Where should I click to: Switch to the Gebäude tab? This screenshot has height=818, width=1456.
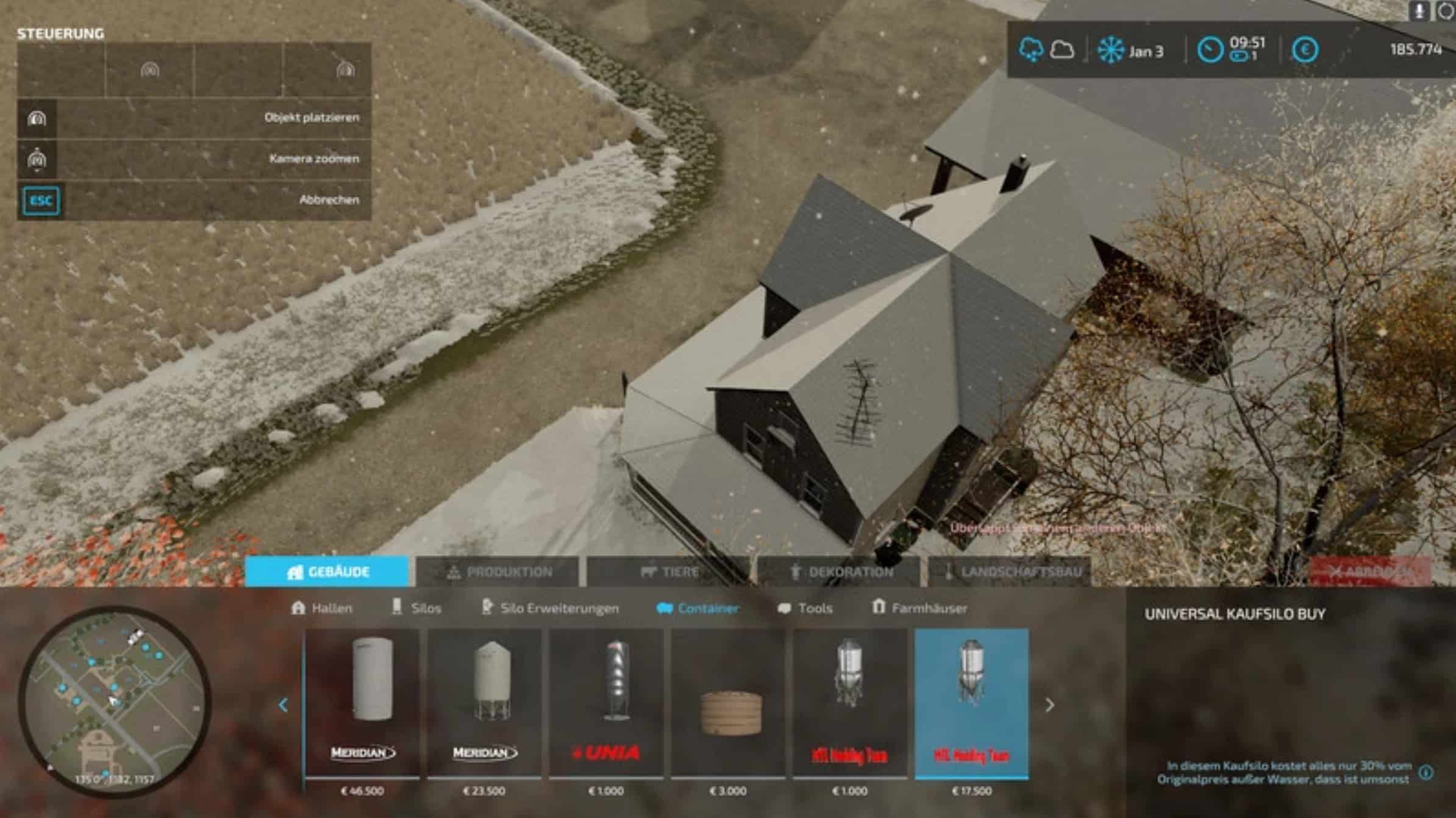click(327, 572)
